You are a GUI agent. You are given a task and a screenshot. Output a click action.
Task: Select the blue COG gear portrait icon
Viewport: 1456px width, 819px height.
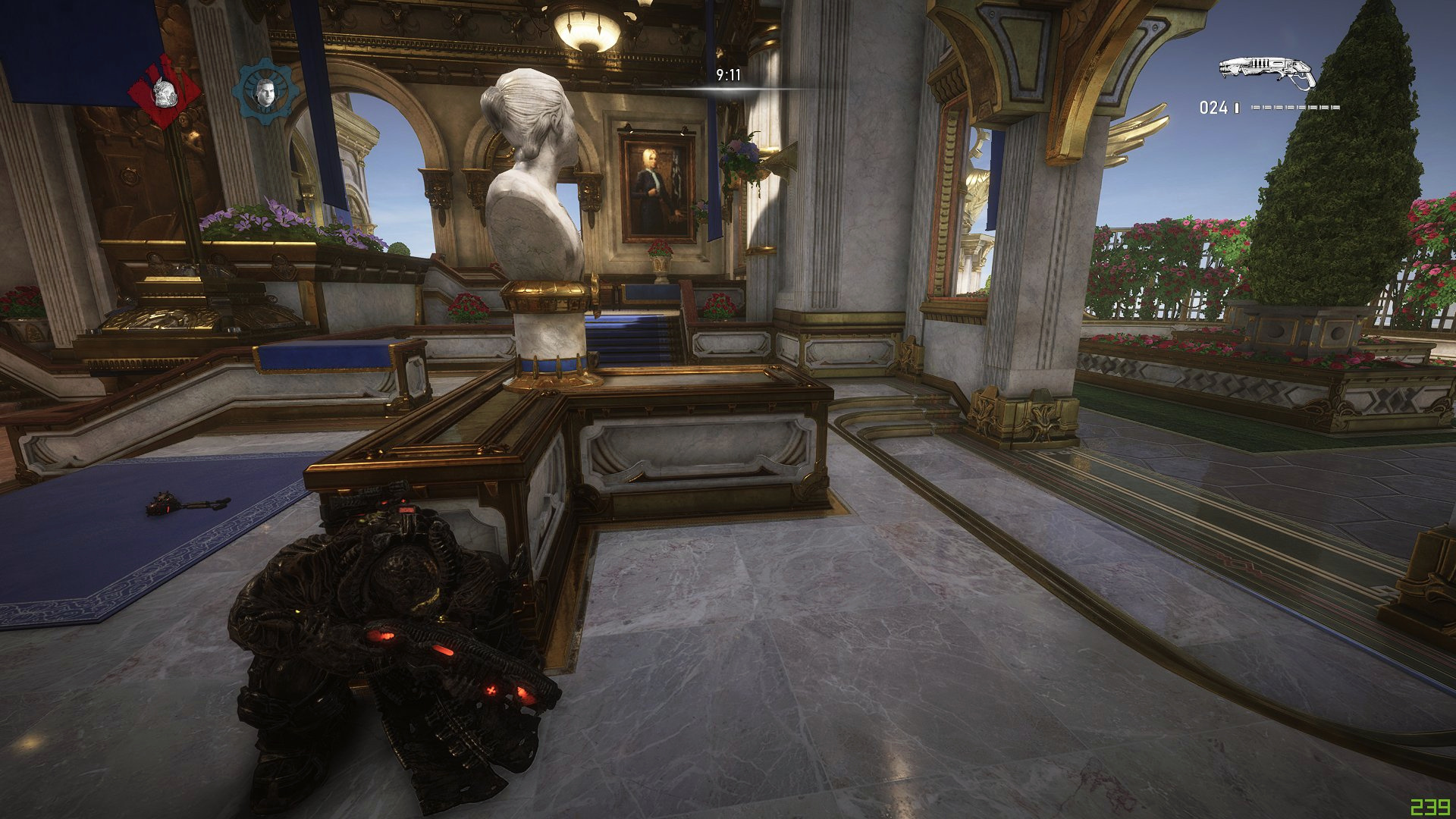(x=265, y=92)
